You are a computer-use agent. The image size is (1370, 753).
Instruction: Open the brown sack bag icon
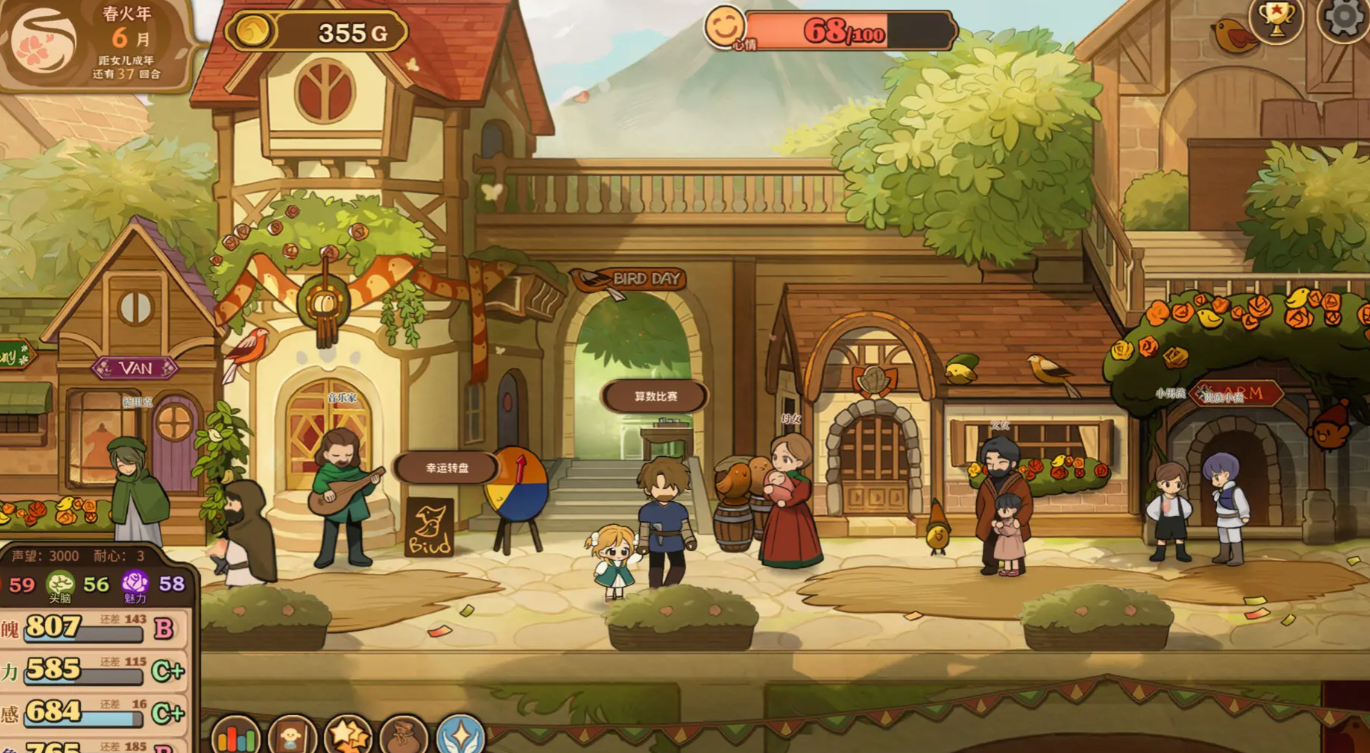click(404, 736)
